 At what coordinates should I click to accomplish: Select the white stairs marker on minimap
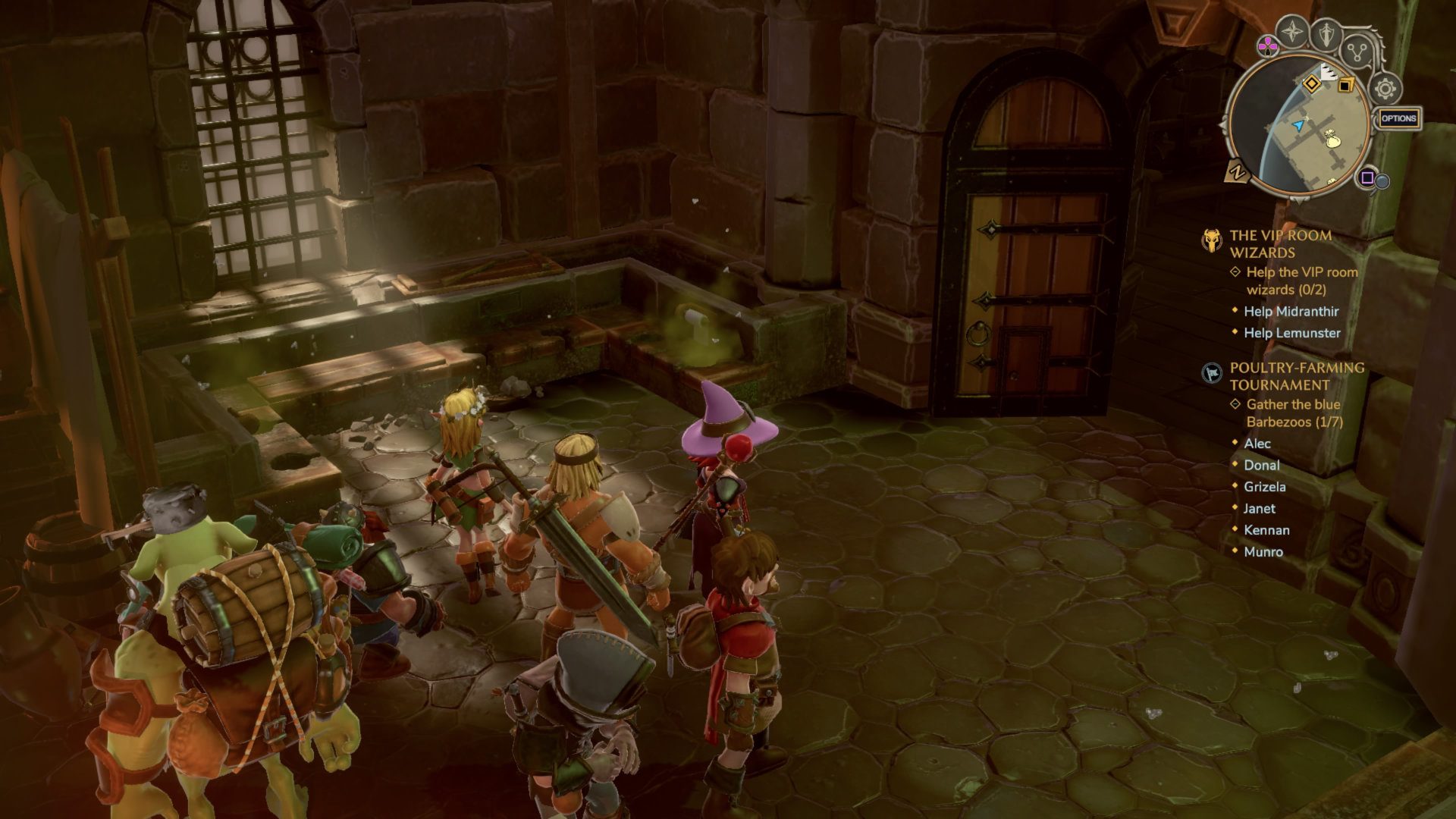[1328, 73]
